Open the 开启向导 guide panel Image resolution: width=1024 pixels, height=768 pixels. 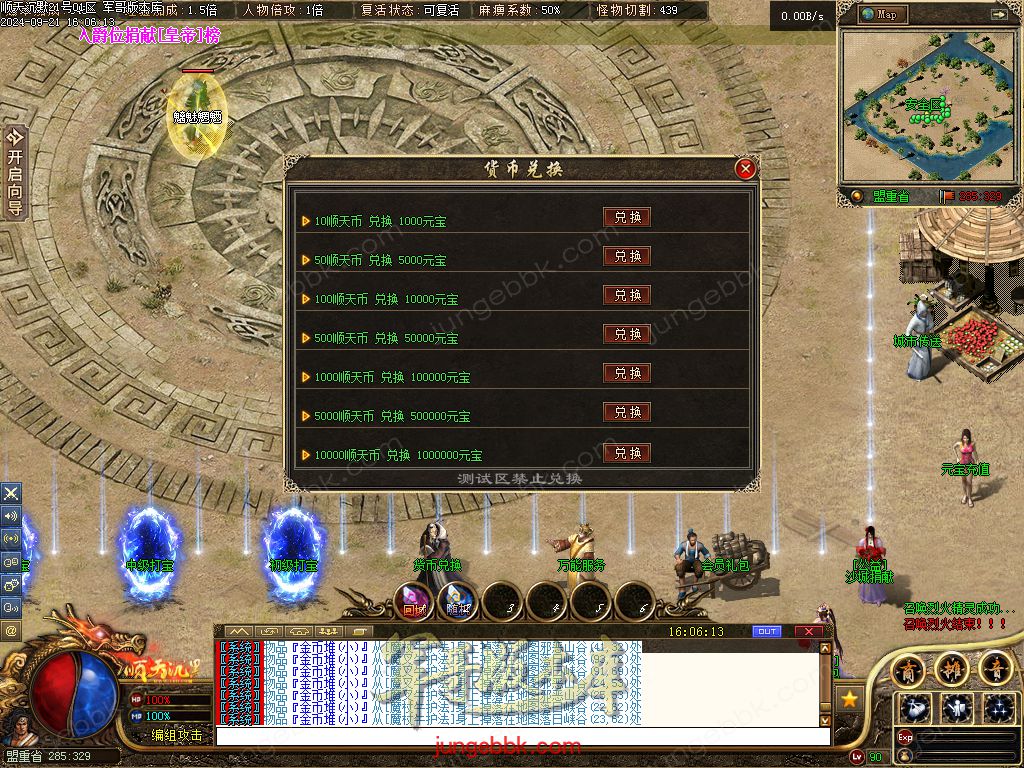(x=14, y=172)
